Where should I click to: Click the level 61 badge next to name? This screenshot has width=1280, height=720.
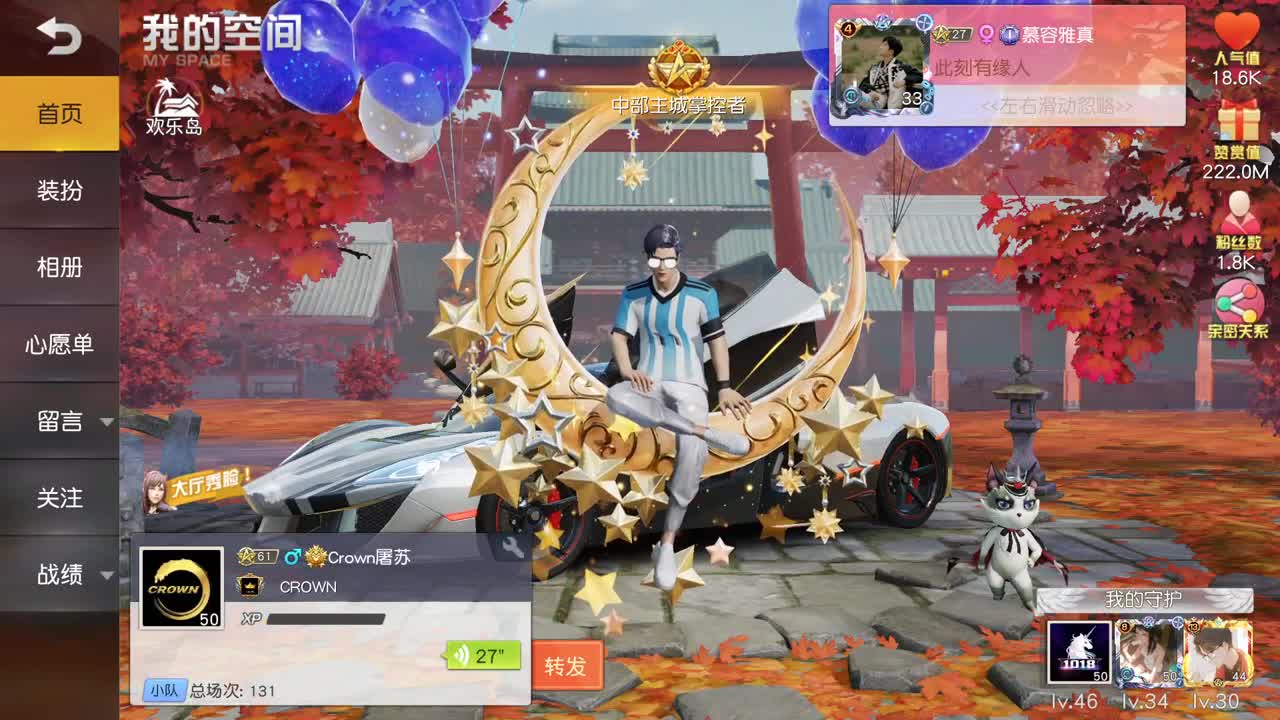[x=257, y=556]
